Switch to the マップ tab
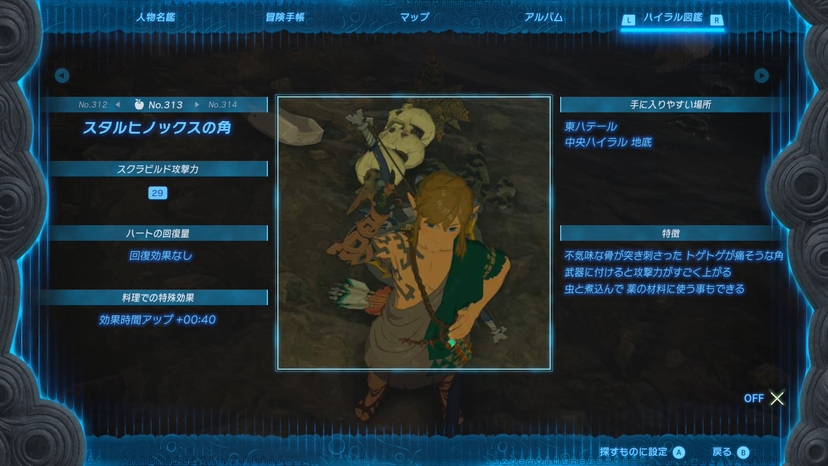 [414, 17]
